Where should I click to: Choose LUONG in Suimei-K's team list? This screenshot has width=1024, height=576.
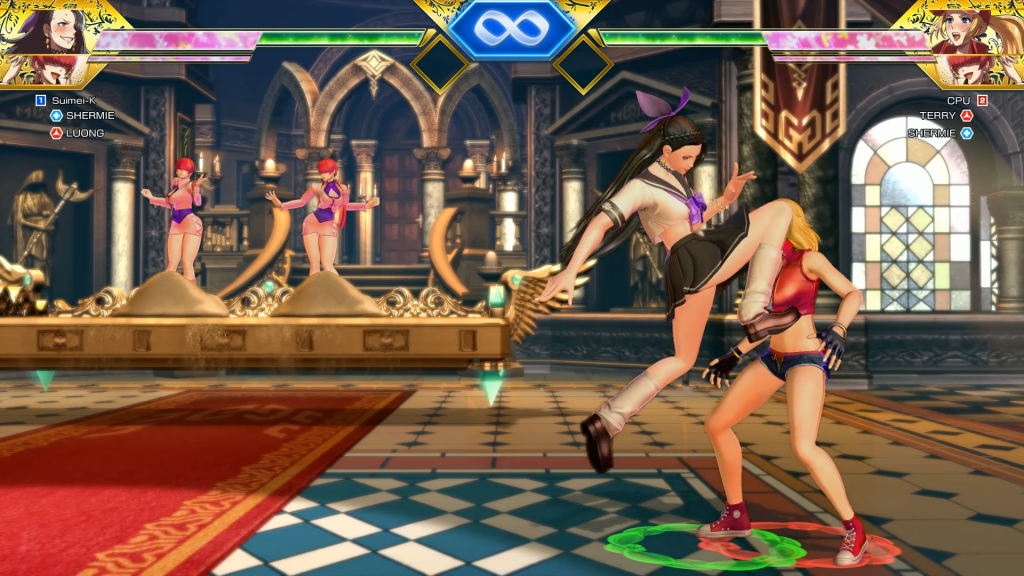click(x=84, y=132)
